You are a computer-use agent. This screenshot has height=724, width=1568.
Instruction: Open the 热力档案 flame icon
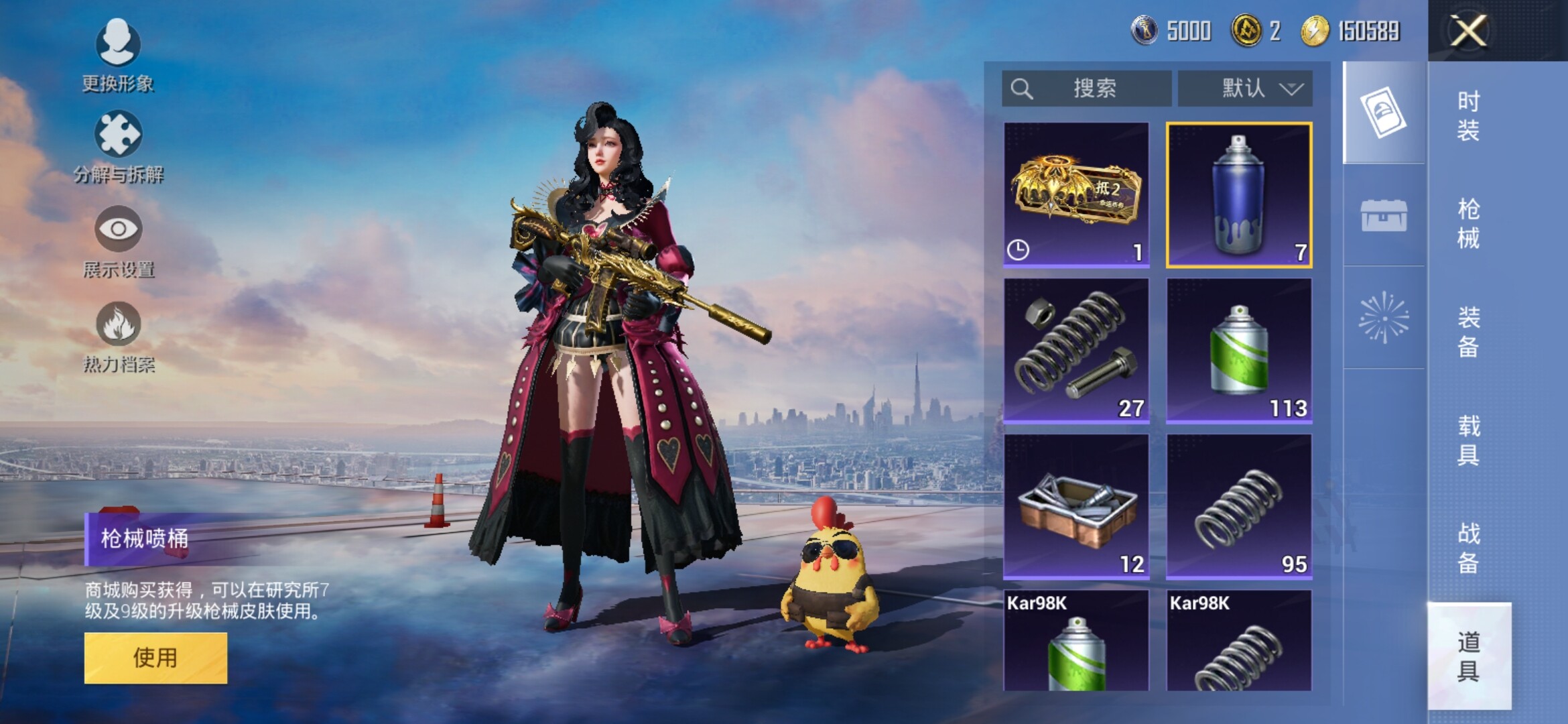coord(118,337)
